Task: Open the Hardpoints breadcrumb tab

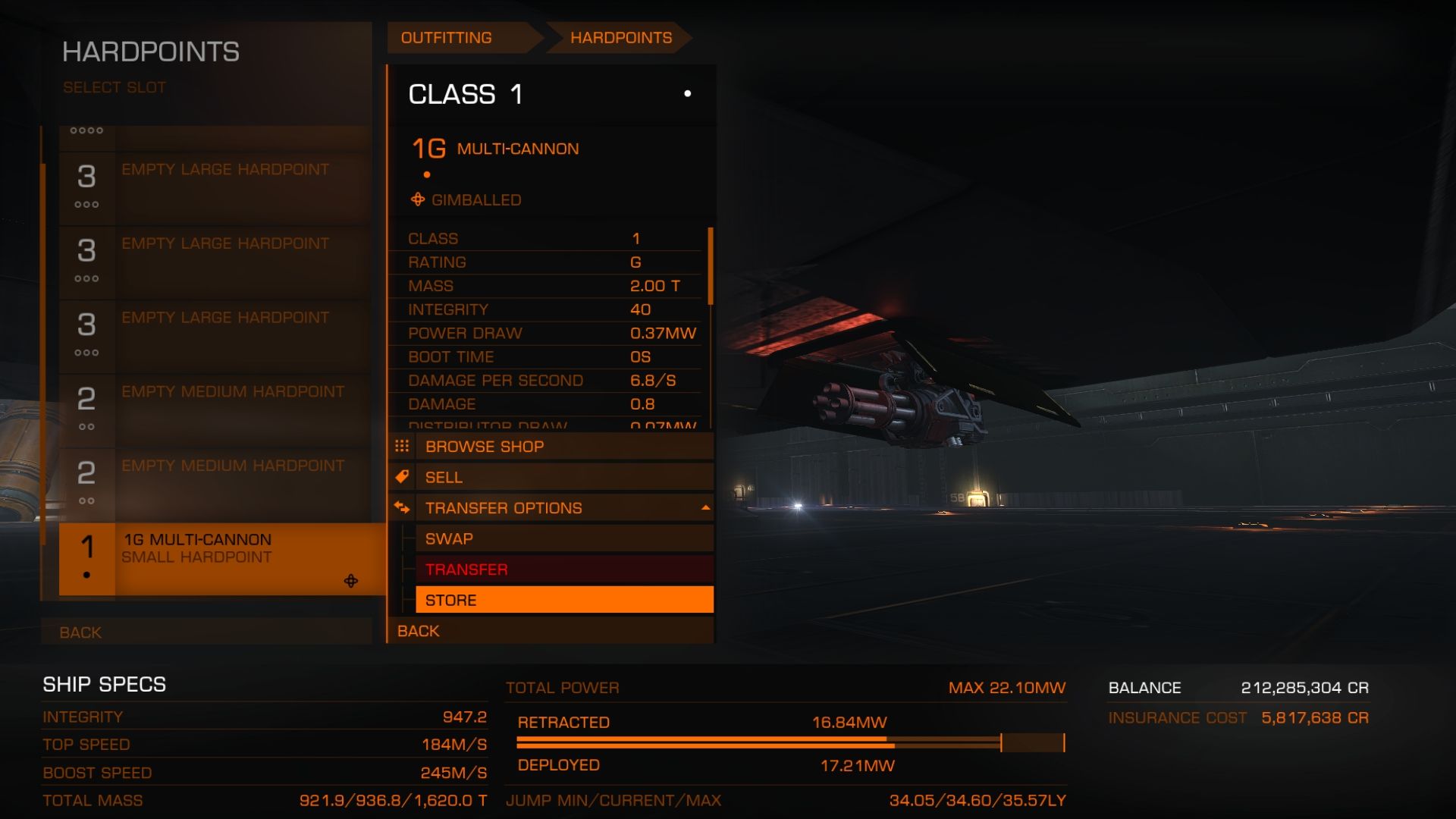Action: 620,38
